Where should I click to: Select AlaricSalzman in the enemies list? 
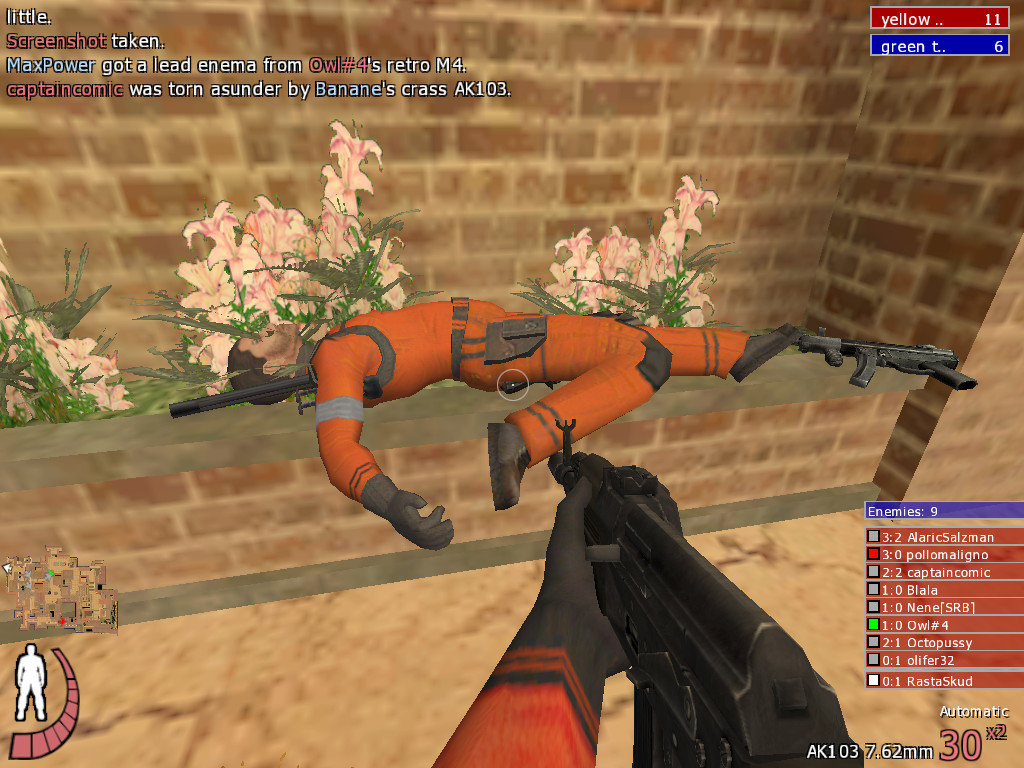(943, 537)
